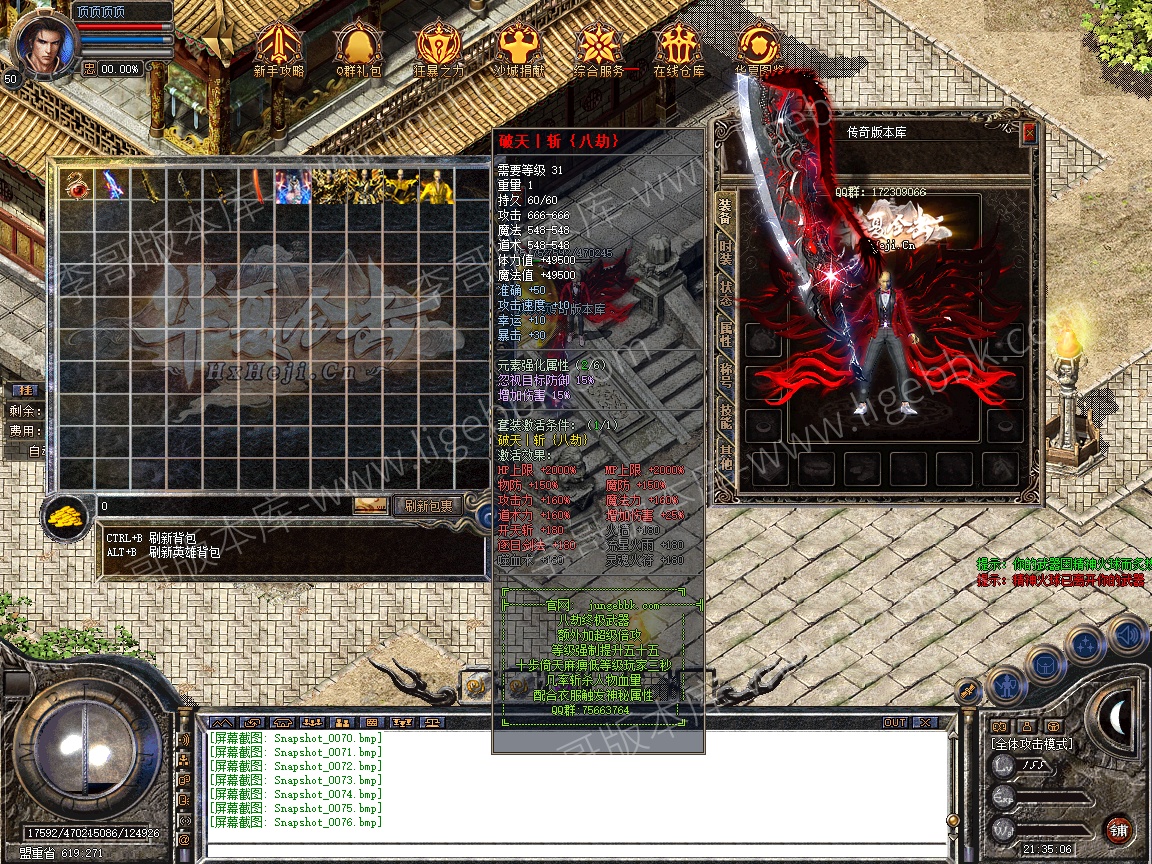1152x864 pixels.
Task: Click the player portrait avatar
Action: (40, 42)
